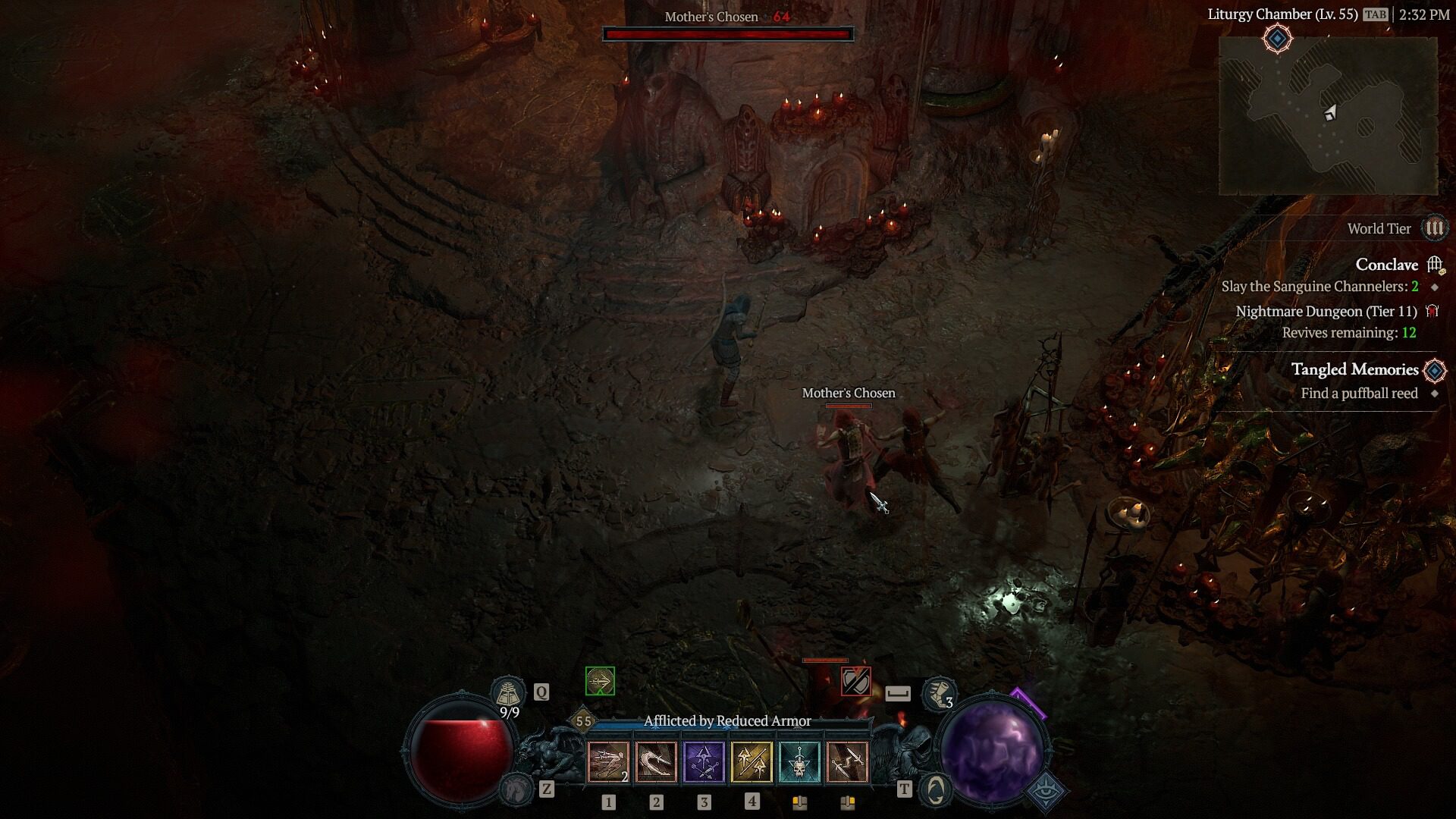Select the World Tier III emblem
The image size is (1456, 819).
[1434, 228]
